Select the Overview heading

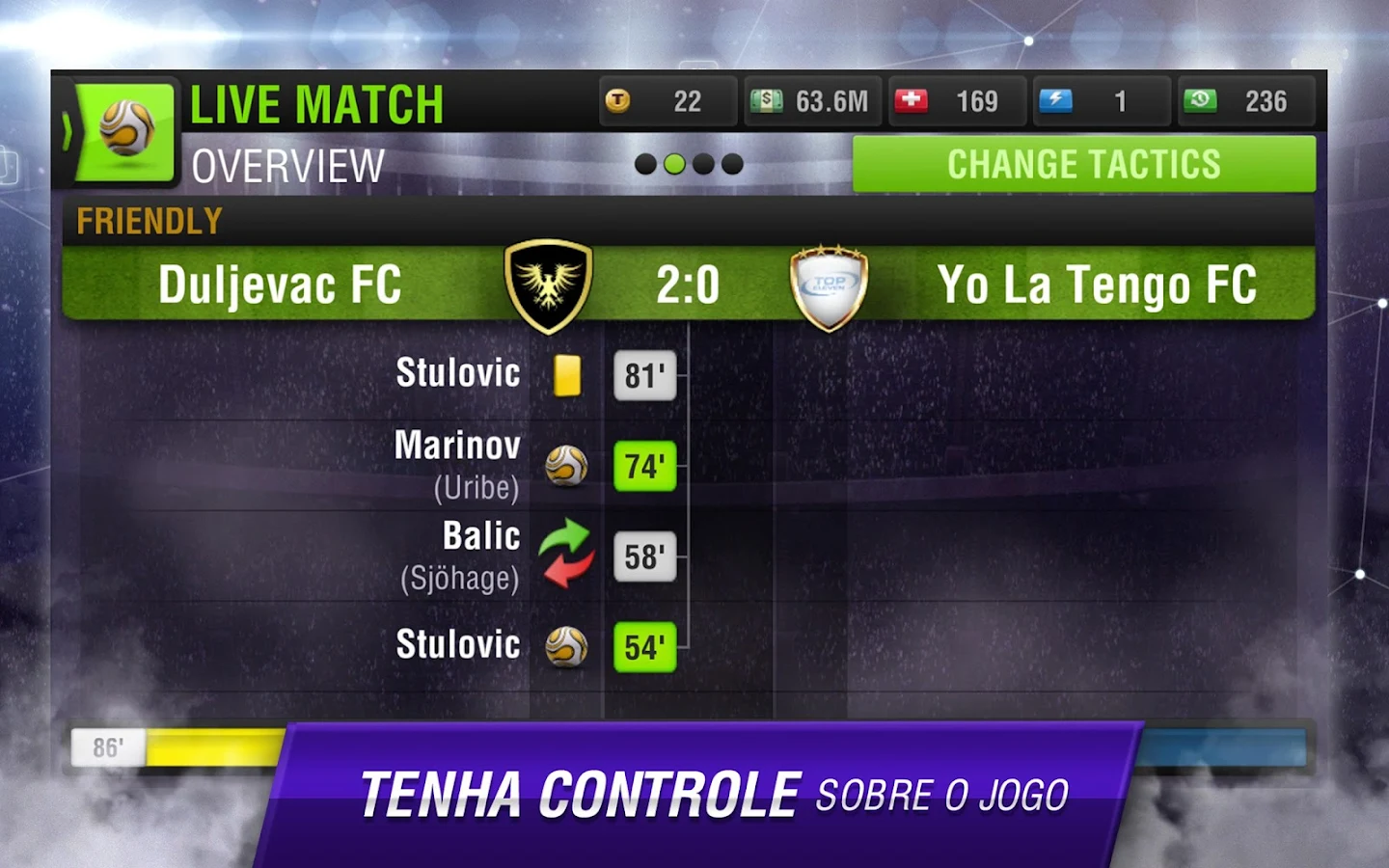pyautogui.click(x=286, y=166)
